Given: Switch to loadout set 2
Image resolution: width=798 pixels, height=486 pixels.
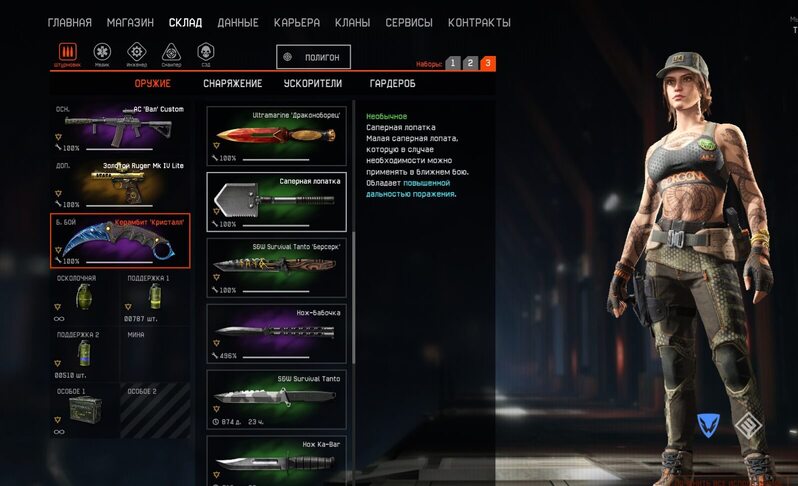Looking at the screenshot, I should [470, 63].
